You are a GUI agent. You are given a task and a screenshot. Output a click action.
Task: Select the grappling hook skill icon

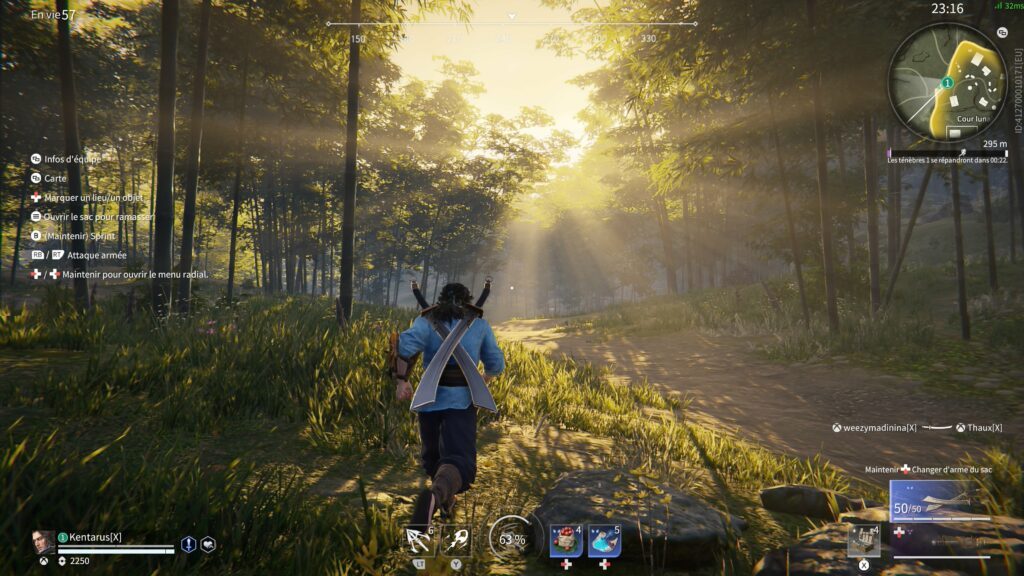419,541
